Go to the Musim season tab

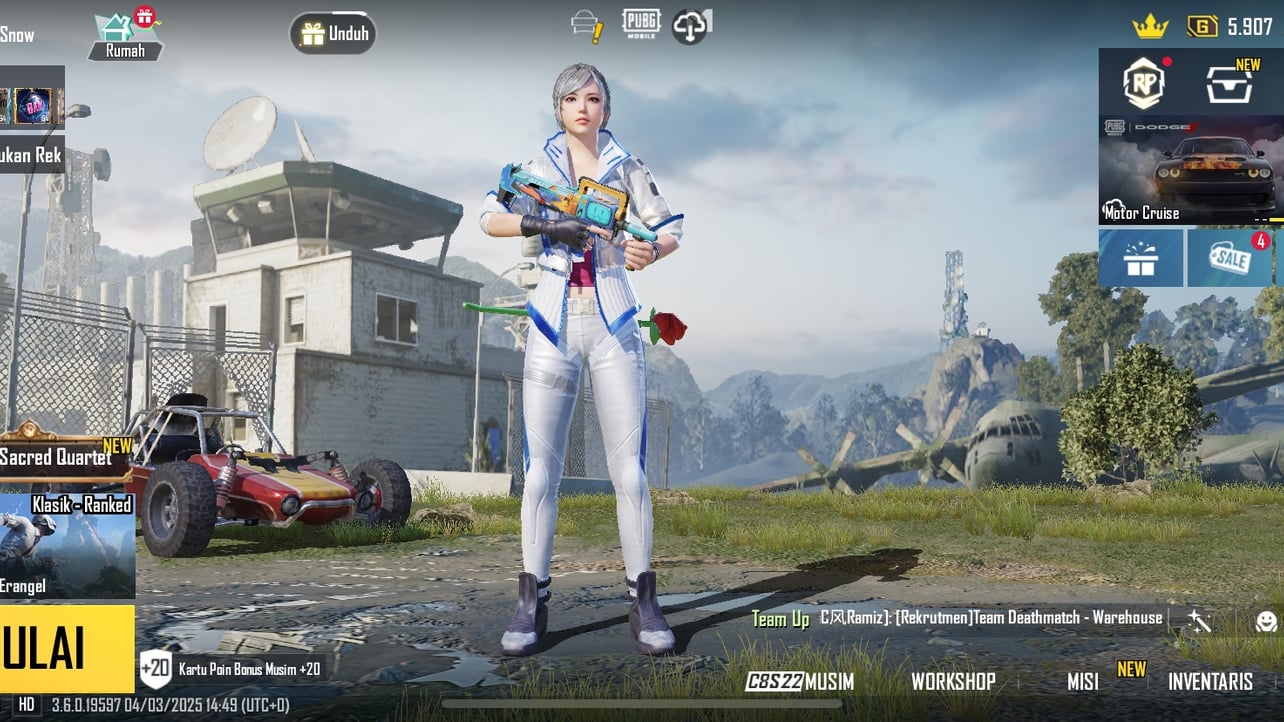[x=800, y=682]
